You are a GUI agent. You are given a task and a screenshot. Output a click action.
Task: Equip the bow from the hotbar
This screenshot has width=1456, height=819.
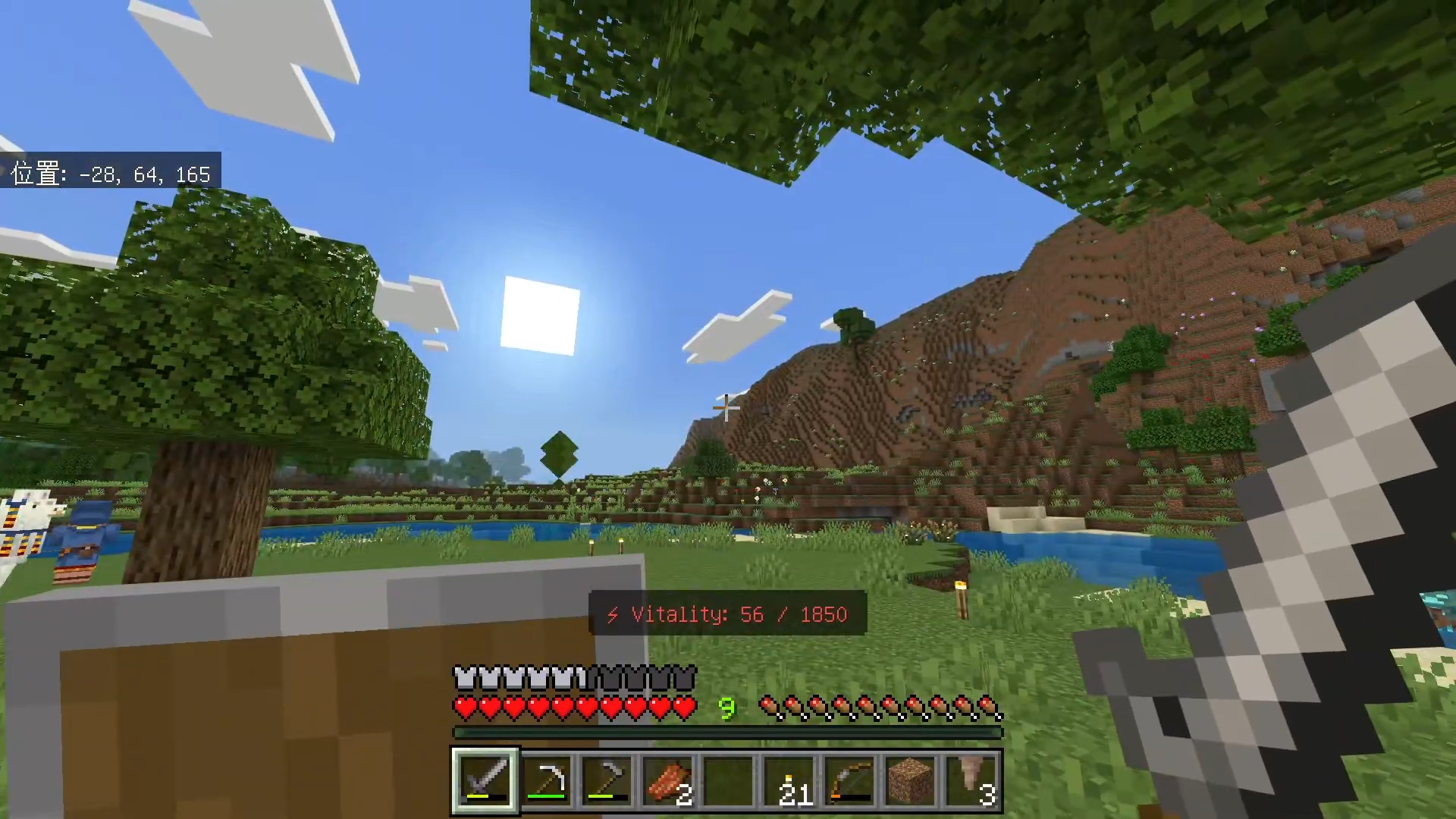(849, 780)
